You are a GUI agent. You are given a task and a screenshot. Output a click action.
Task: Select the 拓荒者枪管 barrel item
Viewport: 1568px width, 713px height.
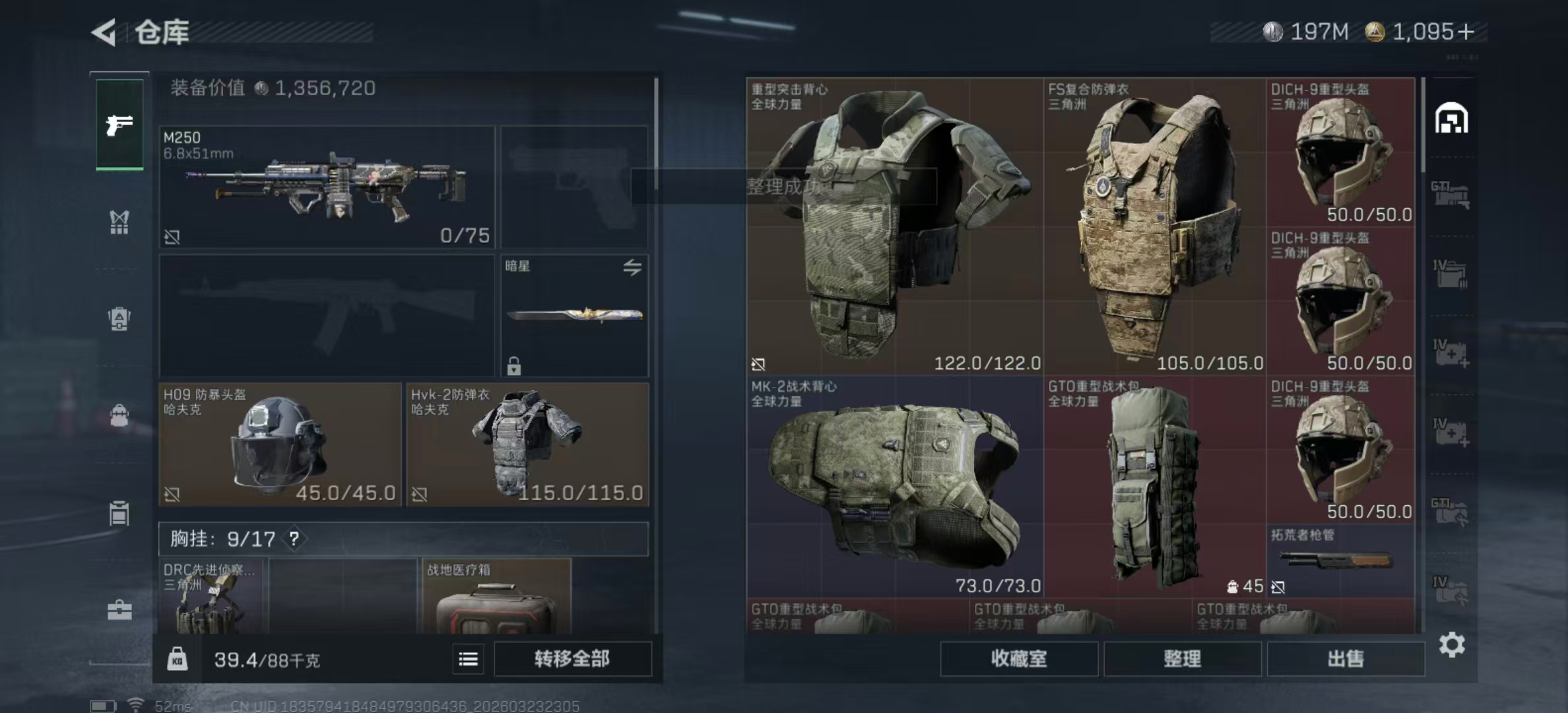[1340, 561]
